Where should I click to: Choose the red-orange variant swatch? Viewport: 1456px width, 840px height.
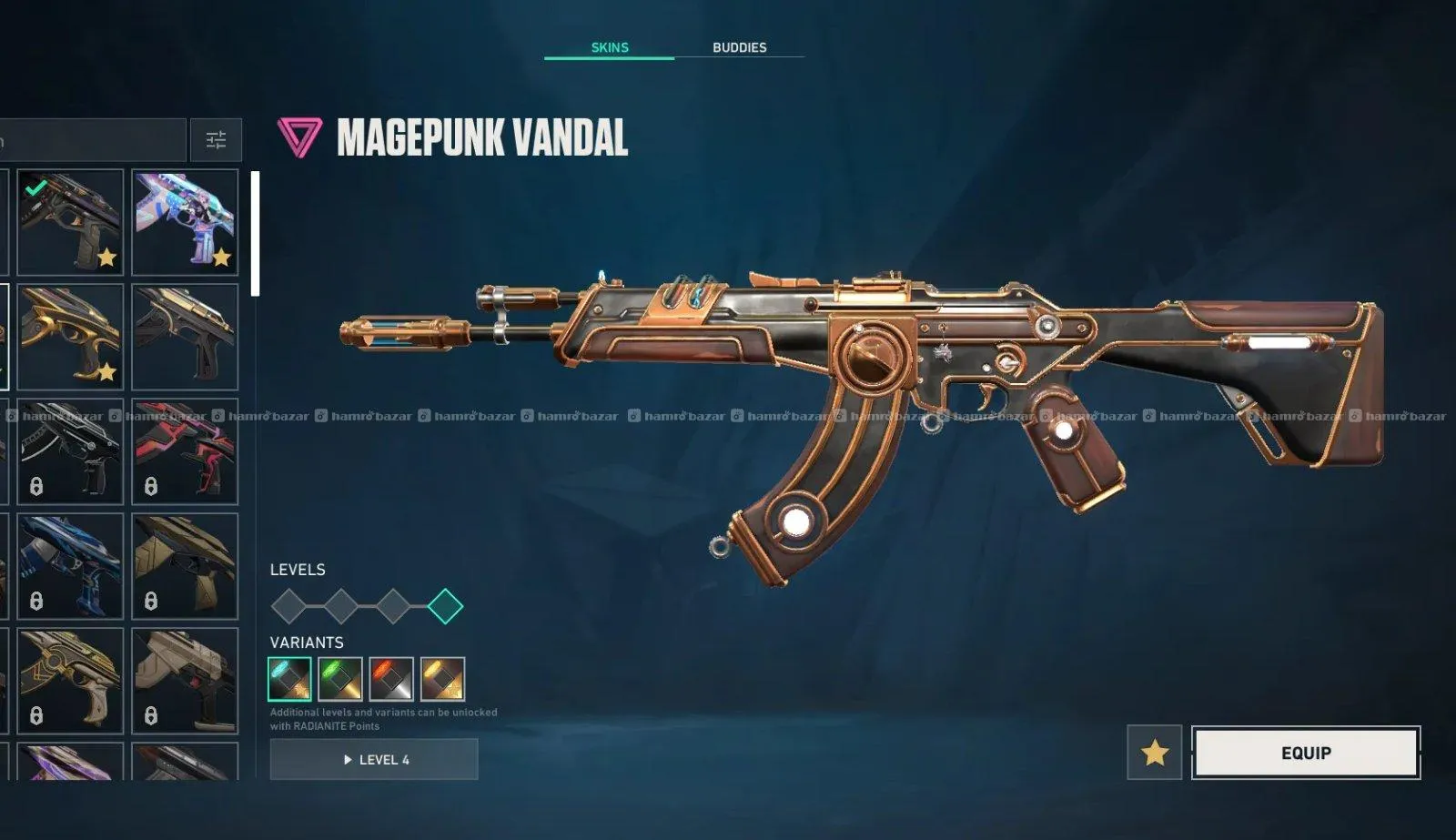pyautogui.click(x=391, y=679)
